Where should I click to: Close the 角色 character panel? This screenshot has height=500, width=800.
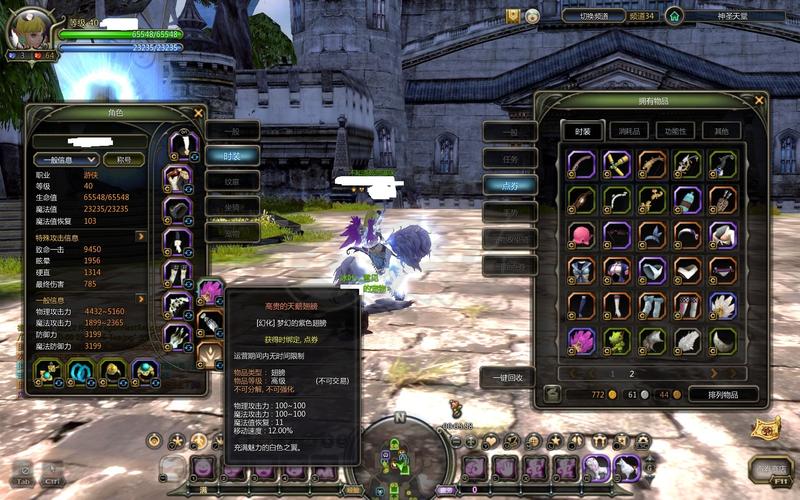[198, 113]
